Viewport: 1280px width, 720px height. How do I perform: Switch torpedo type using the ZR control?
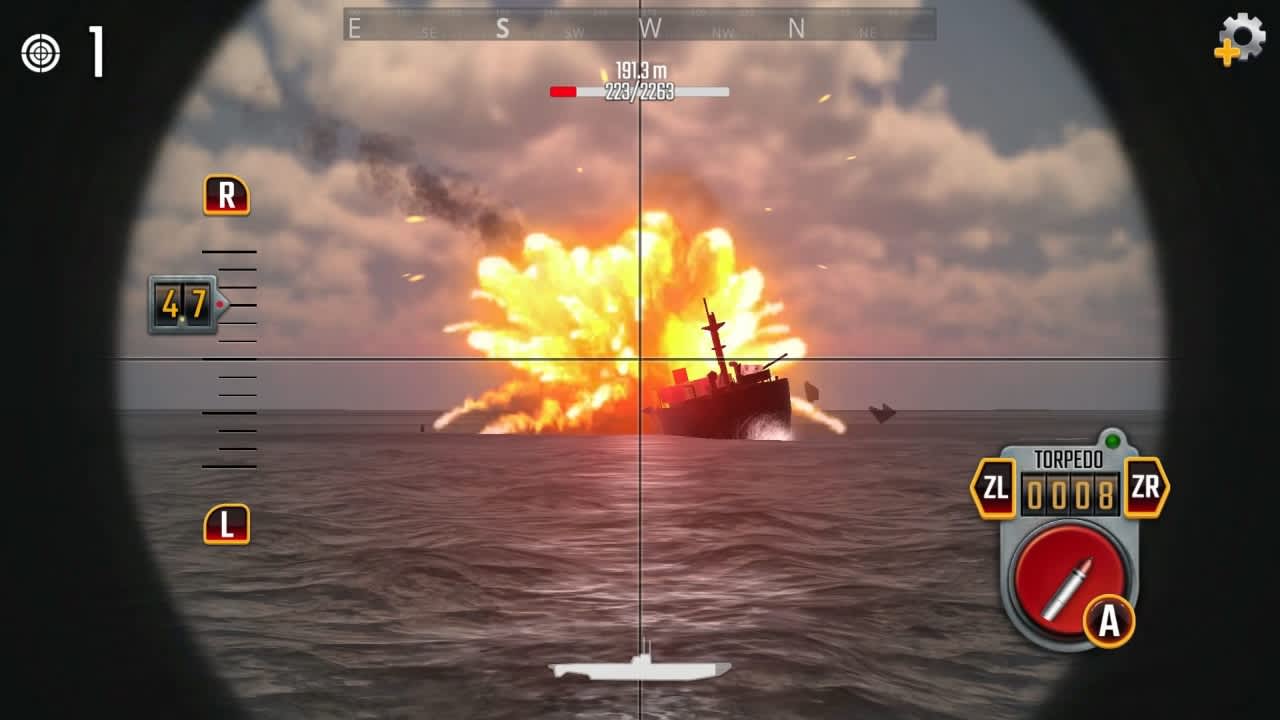point(1146,487)
